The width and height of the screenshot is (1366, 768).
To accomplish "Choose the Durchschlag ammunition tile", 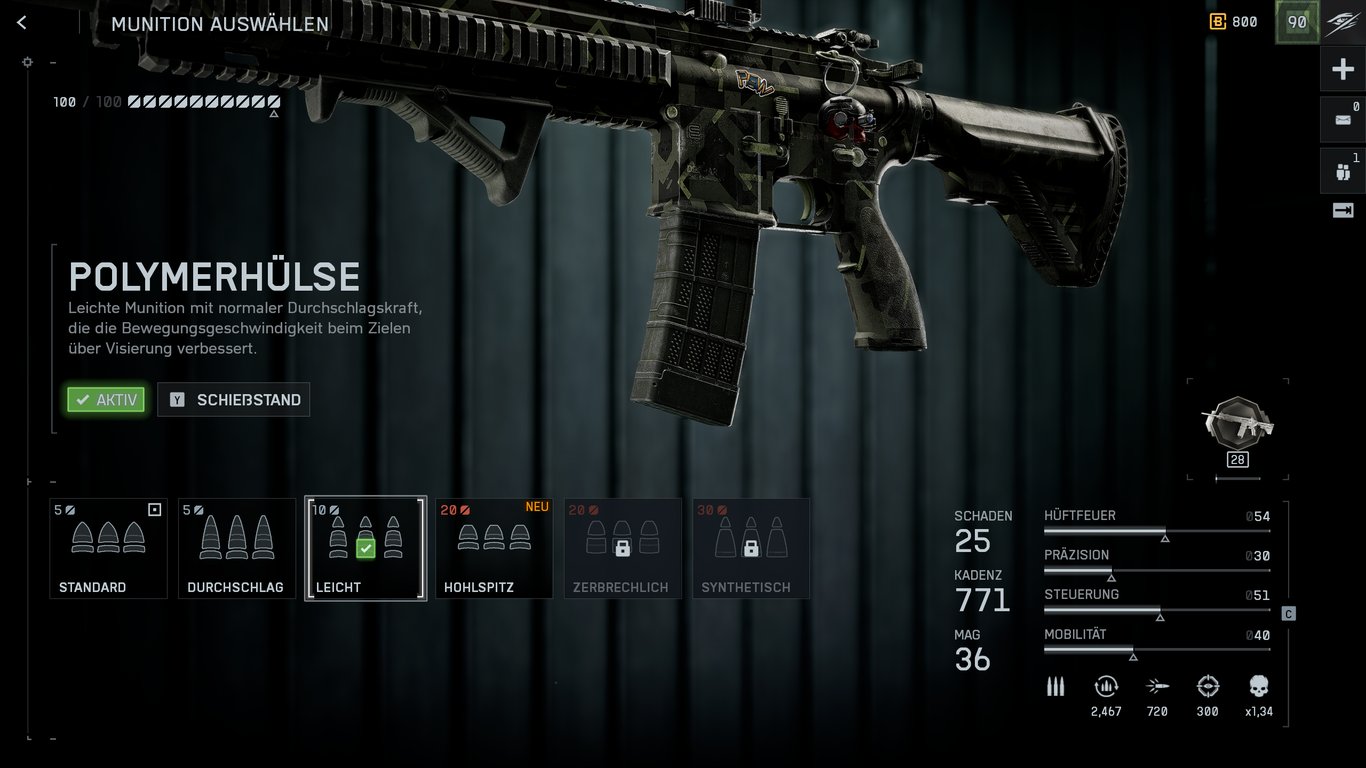I will tap(237, 548).
